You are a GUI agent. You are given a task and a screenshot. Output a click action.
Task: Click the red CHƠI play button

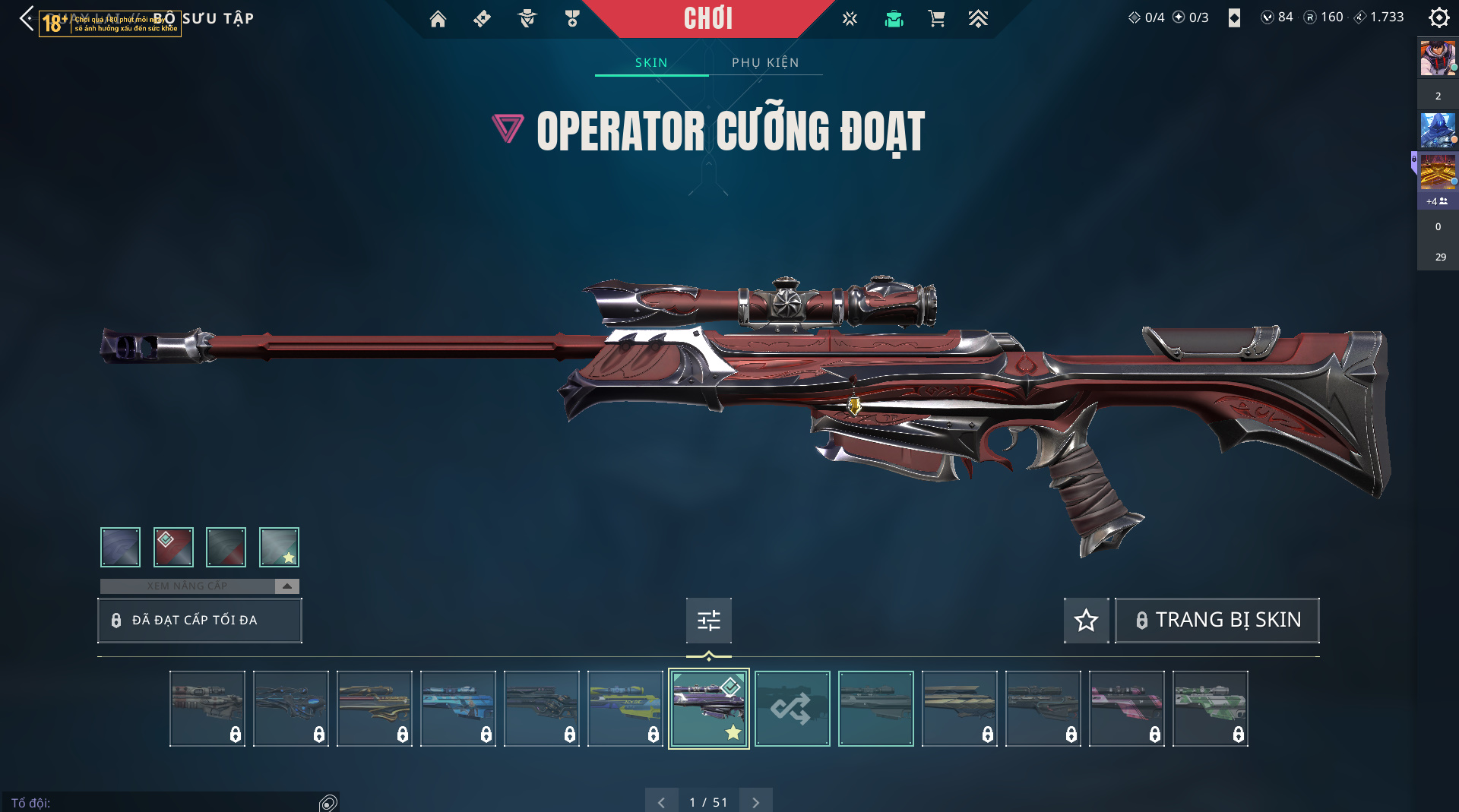pyautogui.click(x=707, y=18)
